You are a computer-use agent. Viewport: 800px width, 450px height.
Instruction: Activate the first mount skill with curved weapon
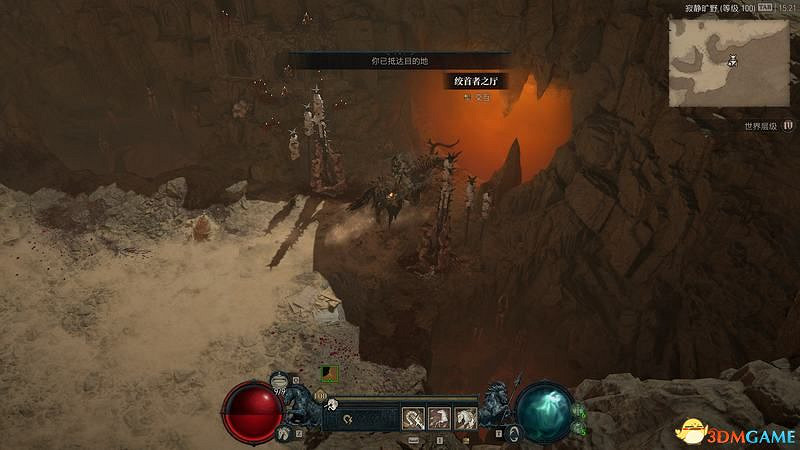click(413, 418)
